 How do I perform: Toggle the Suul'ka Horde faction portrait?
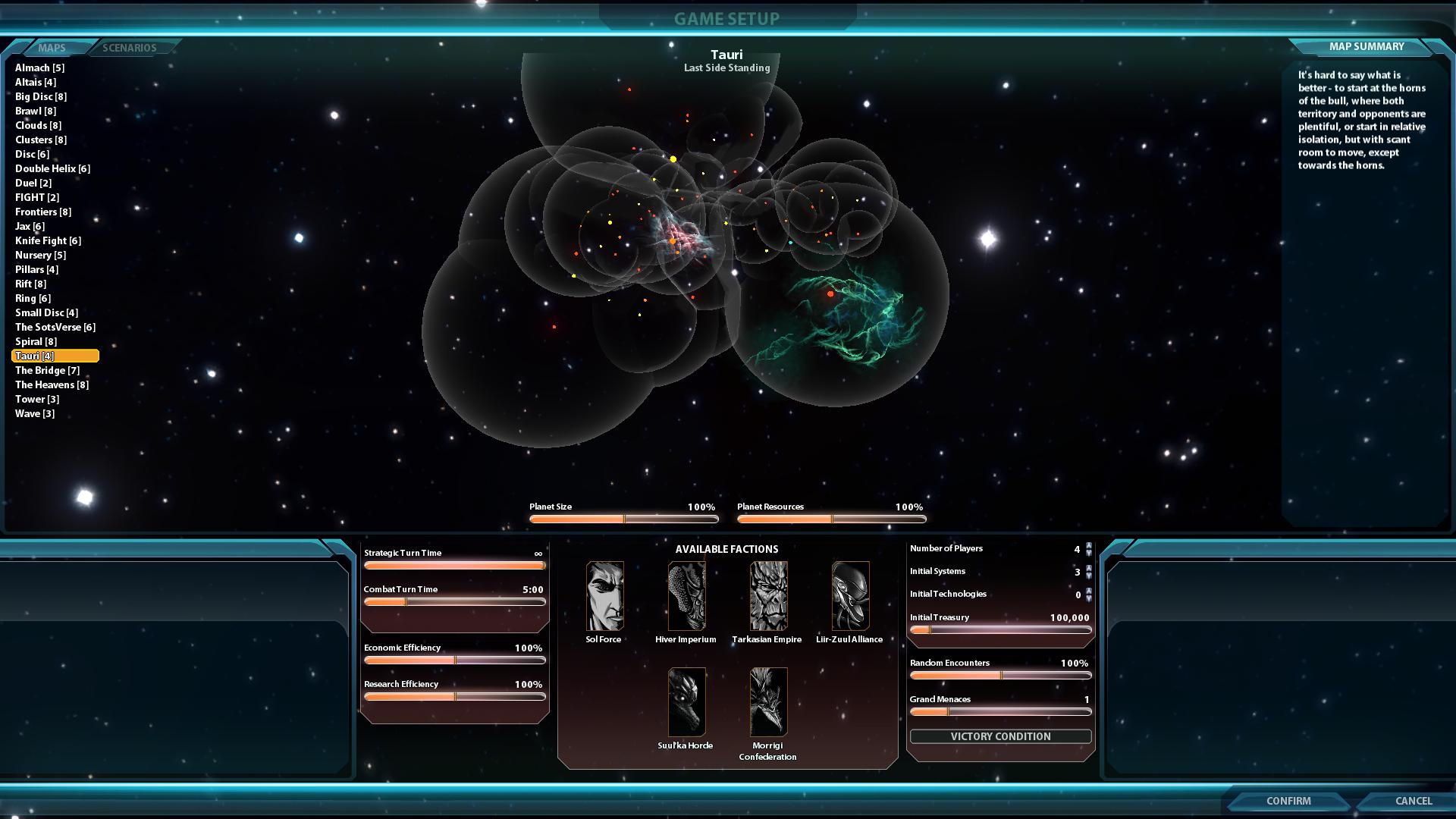coord(686,702)
